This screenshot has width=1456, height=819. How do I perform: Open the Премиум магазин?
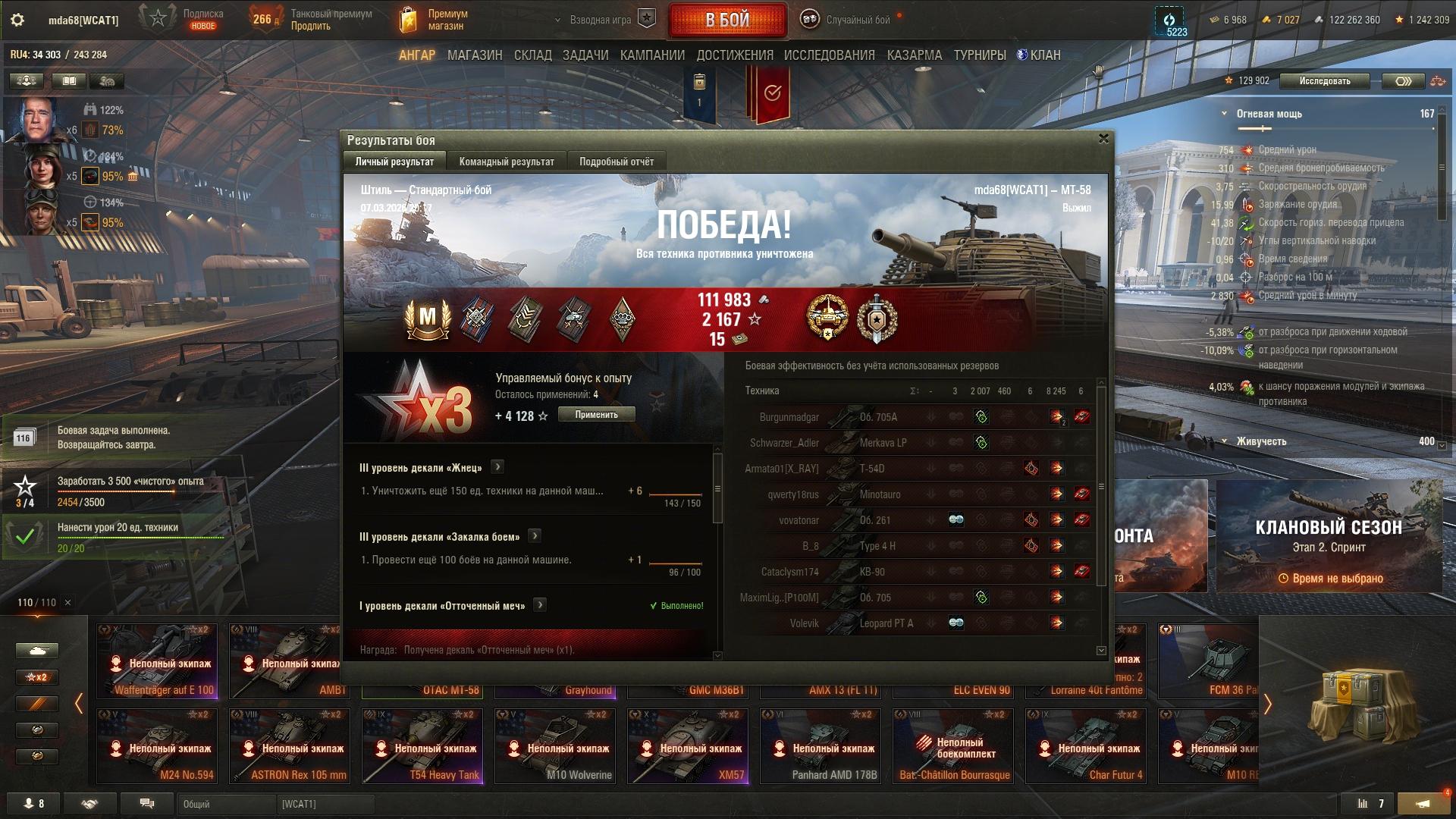pyautogui.click(x=435, y=20)
